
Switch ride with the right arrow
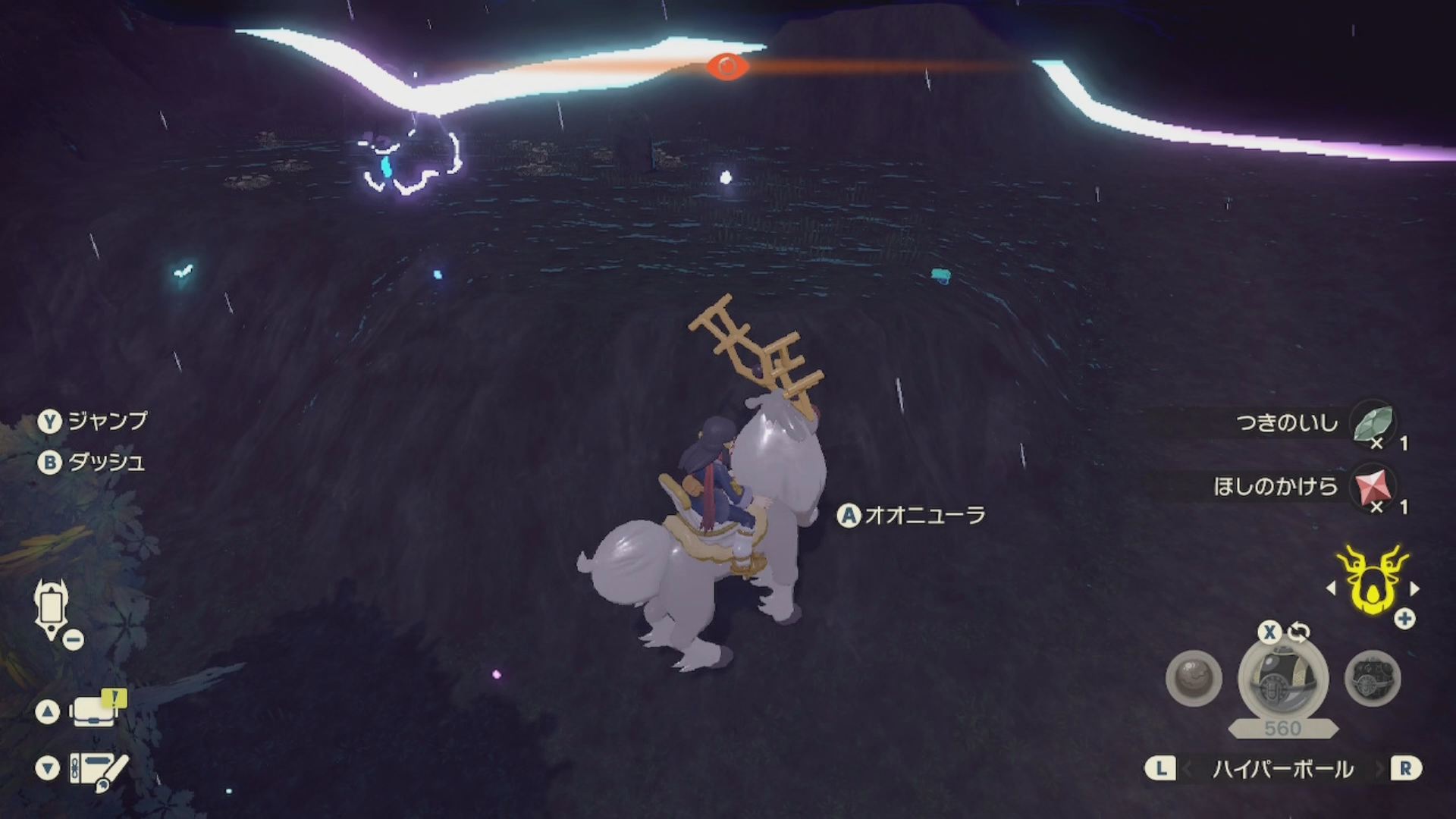(x=1414, y=588)
